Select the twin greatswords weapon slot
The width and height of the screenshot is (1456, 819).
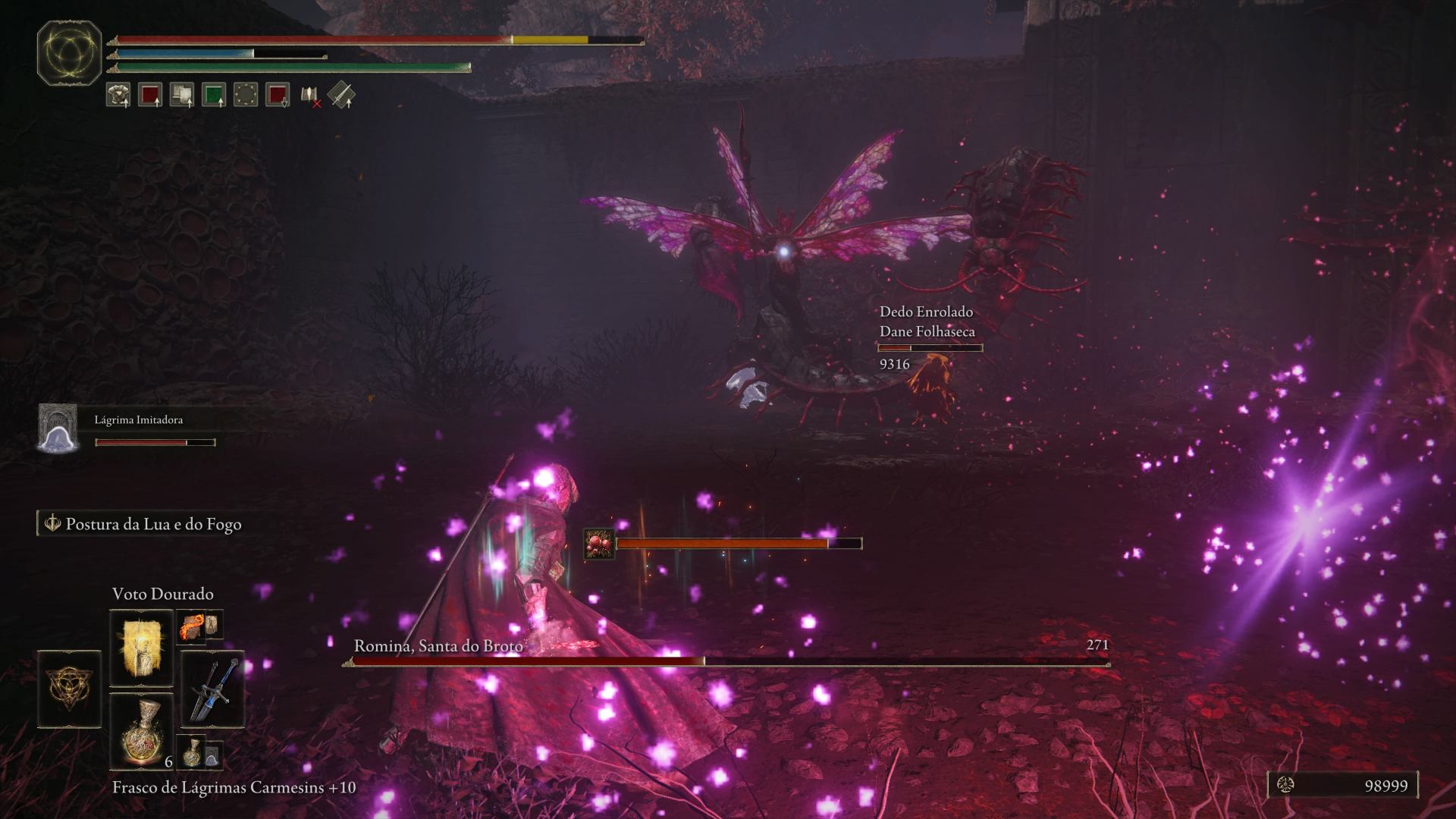coord(212,690)
